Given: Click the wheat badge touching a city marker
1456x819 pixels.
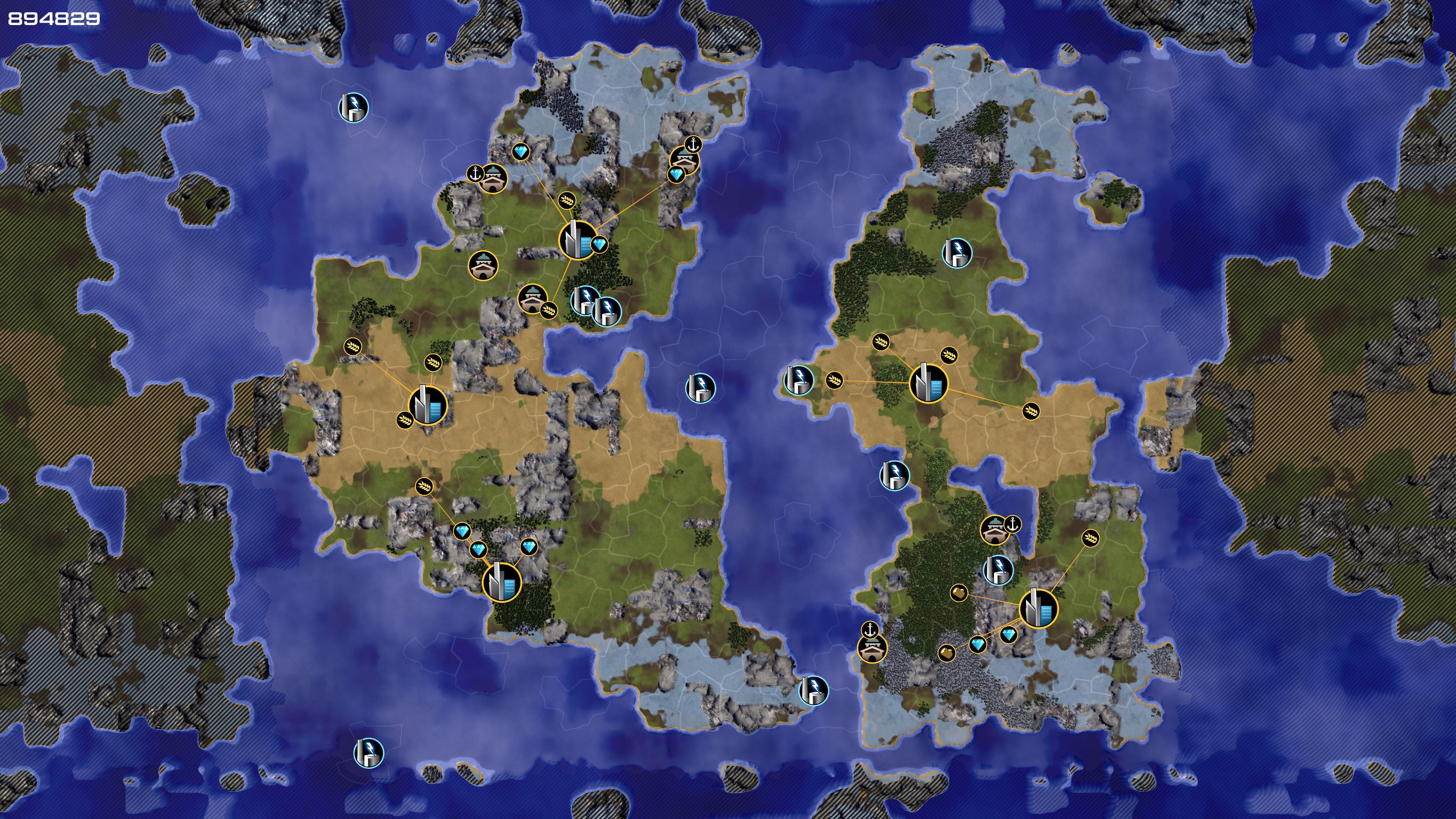Looking at the screenshot, I should click(x=405, y=419).
